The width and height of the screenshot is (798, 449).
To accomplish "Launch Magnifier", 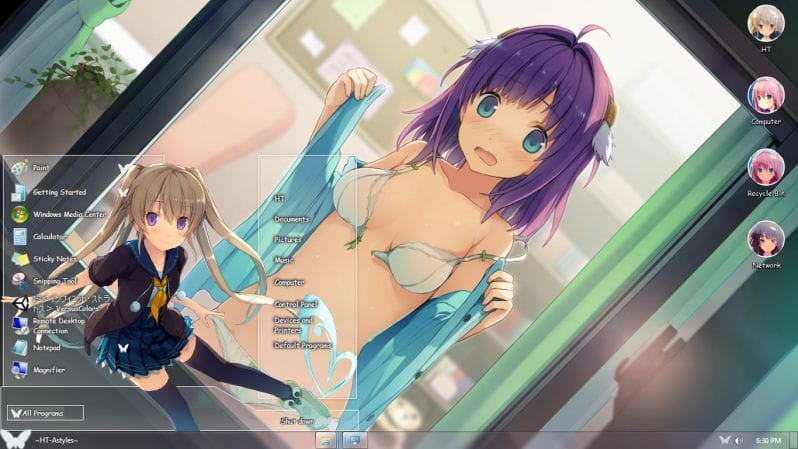I will pyautogui.click(x=48, y=370).
